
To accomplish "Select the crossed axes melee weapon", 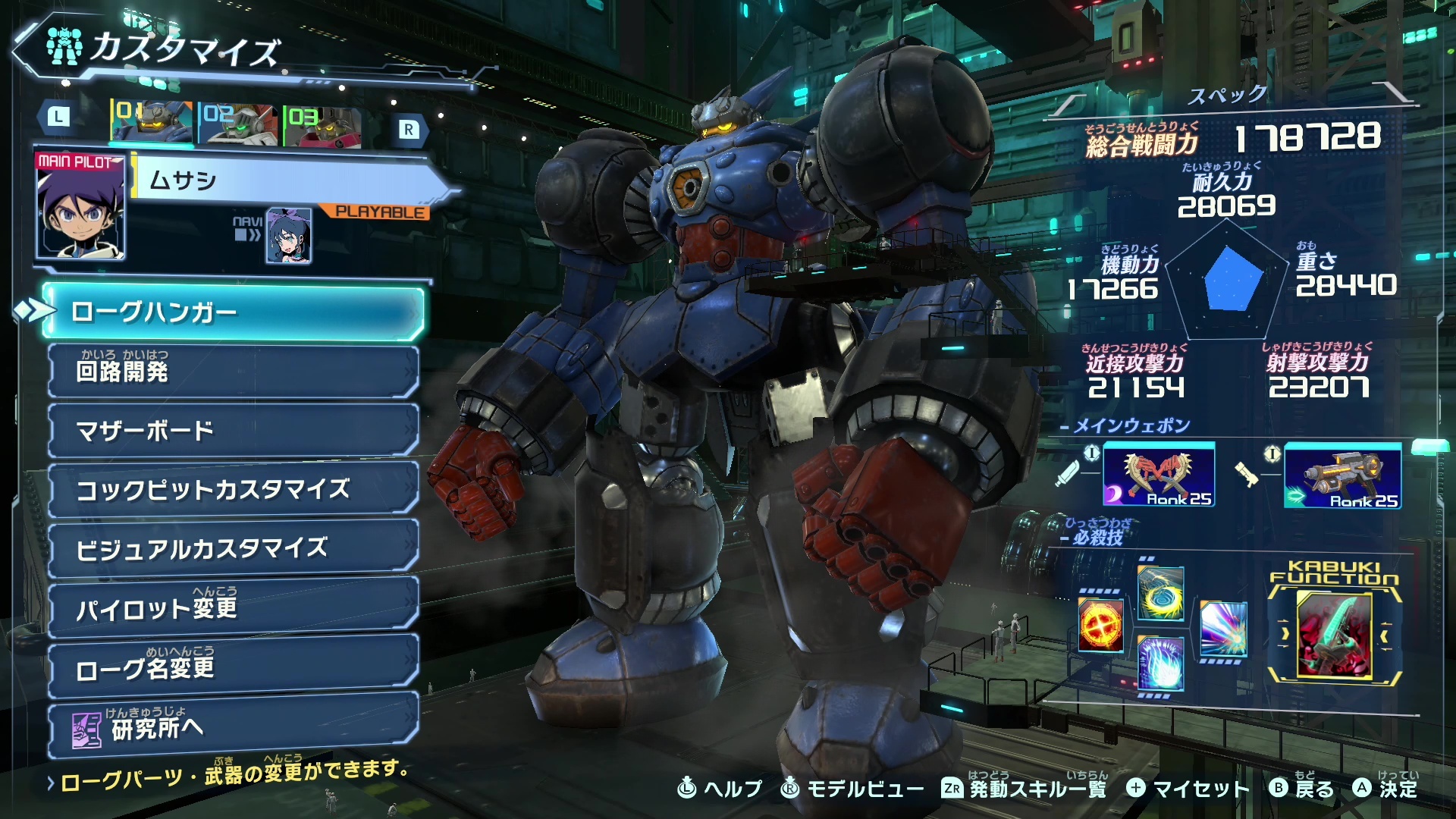I will 1158,475.
